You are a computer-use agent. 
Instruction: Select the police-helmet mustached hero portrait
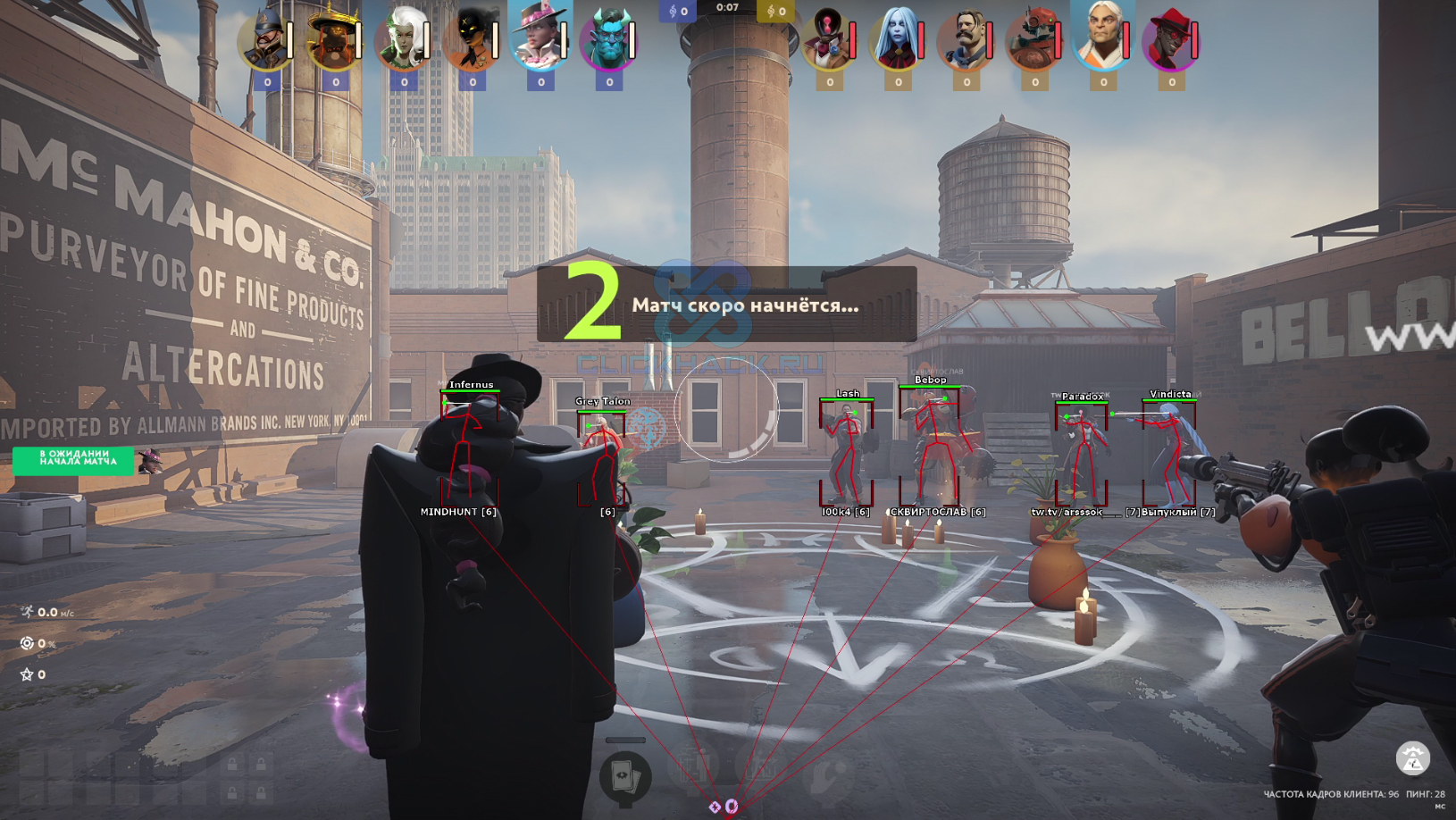pyautogui.click(x=266, y=40)
